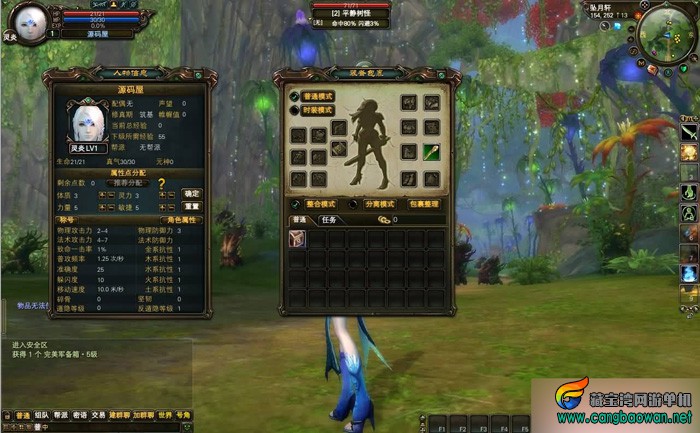This screenshot has height=433, width=700.
Task: Switch chat to the 组队 team channel
Action: point(41,415)
